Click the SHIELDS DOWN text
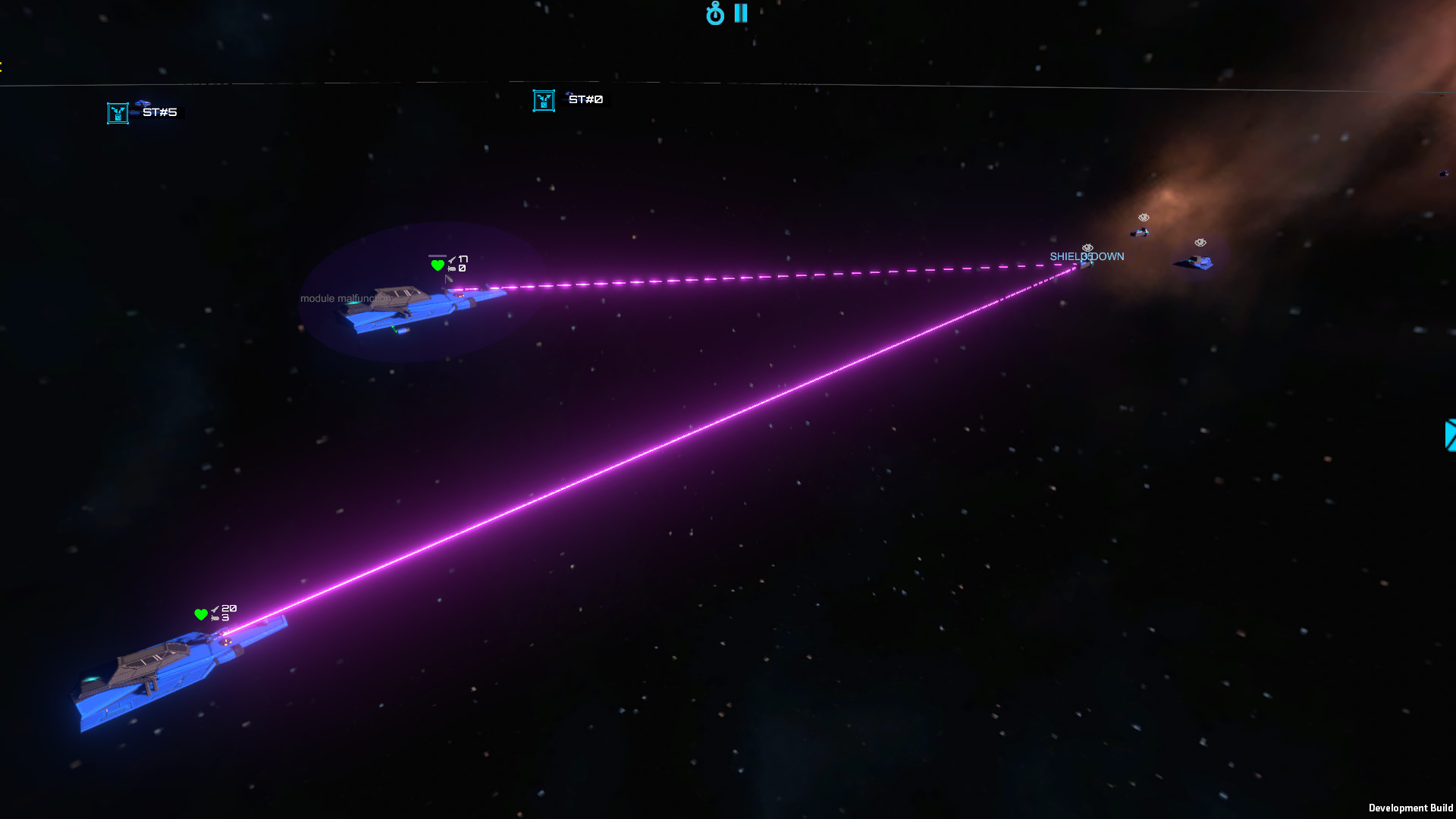 (x=1087, y=256)
